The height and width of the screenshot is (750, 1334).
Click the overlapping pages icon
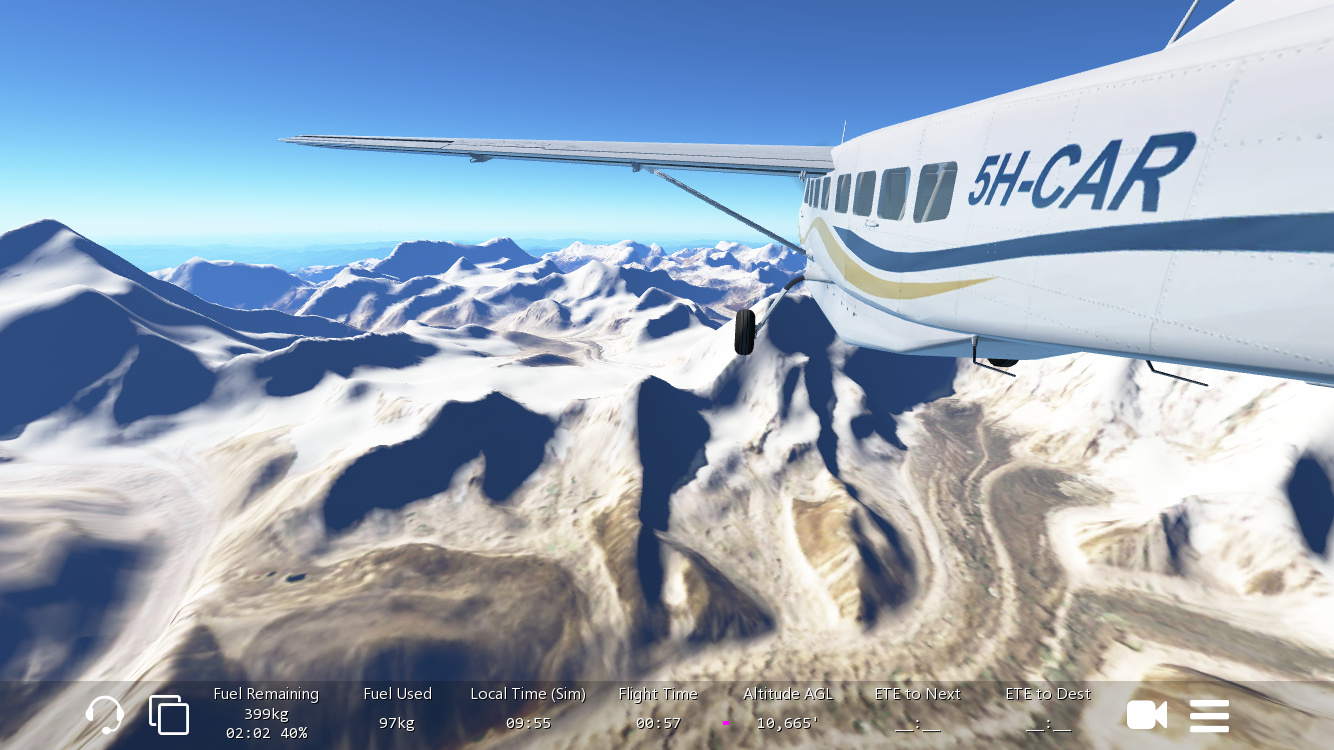[169, 715]
